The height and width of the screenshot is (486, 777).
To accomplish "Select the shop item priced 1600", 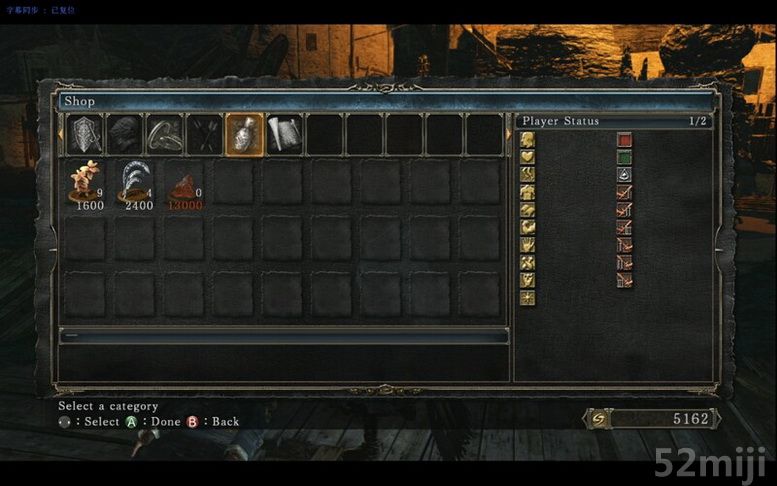I will click(x=85, y=184).
